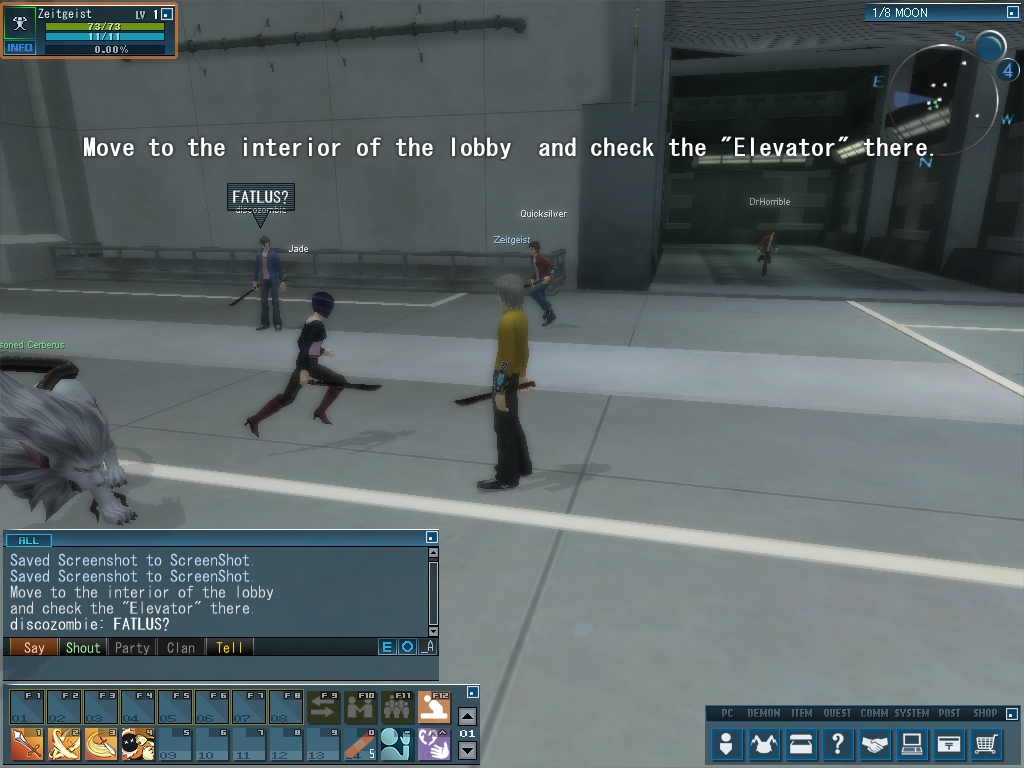Open the Quest question-mark menu

click(838, 744)
